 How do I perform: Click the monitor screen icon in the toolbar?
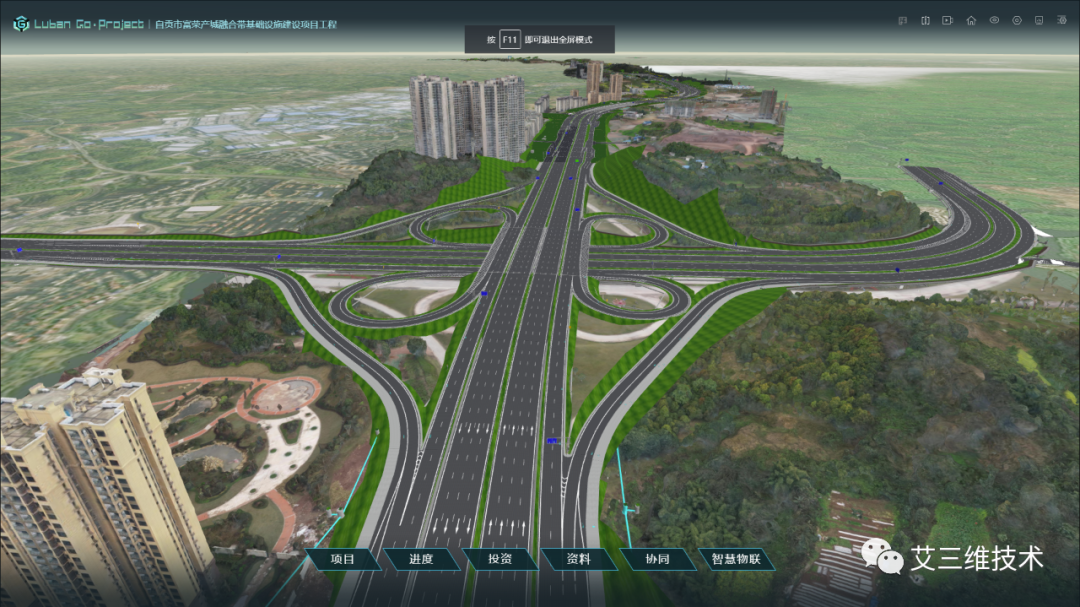[1040, 20]
